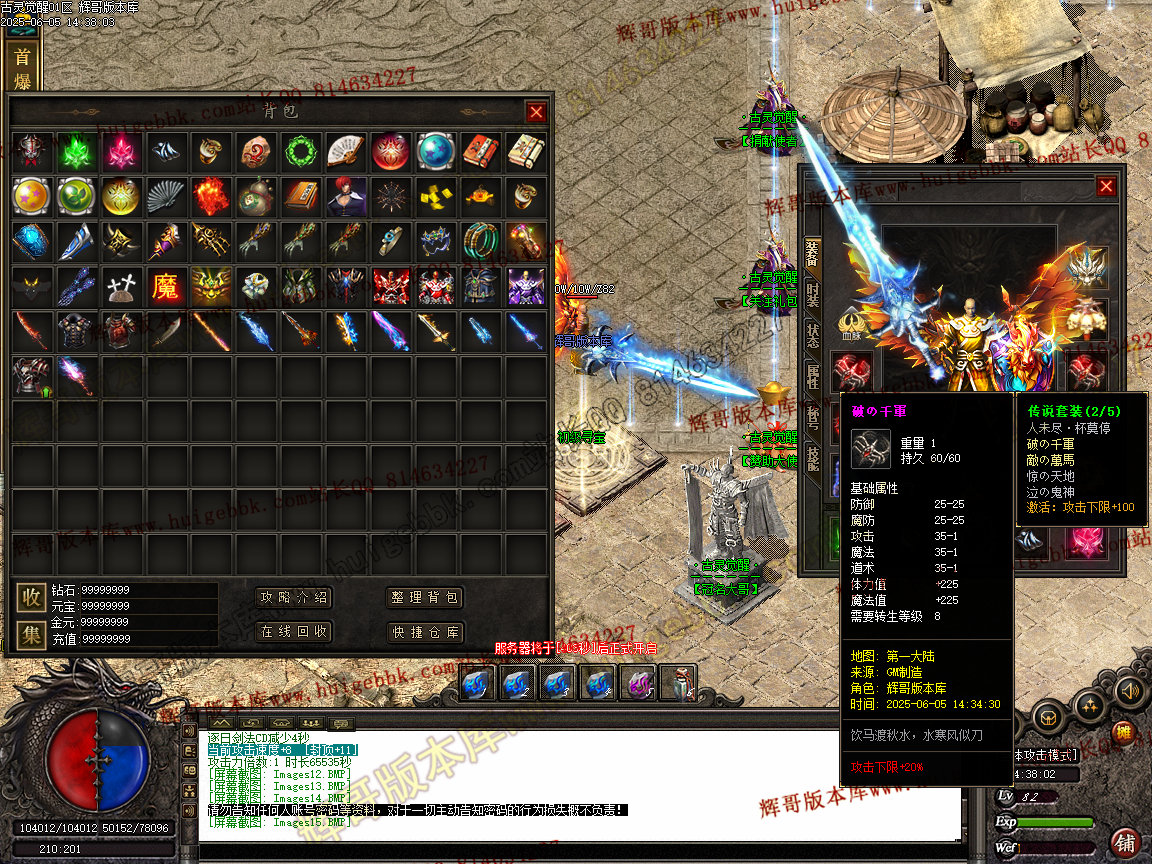Select the red-haired character portrait item
The image size is (1152, 864).
coord(346,197)
